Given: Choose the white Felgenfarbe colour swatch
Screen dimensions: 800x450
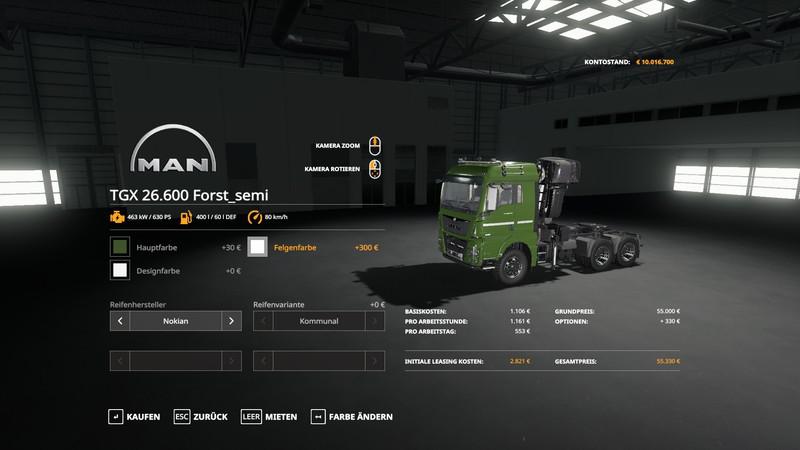Looking at the screenshot, I should [257, 246].
